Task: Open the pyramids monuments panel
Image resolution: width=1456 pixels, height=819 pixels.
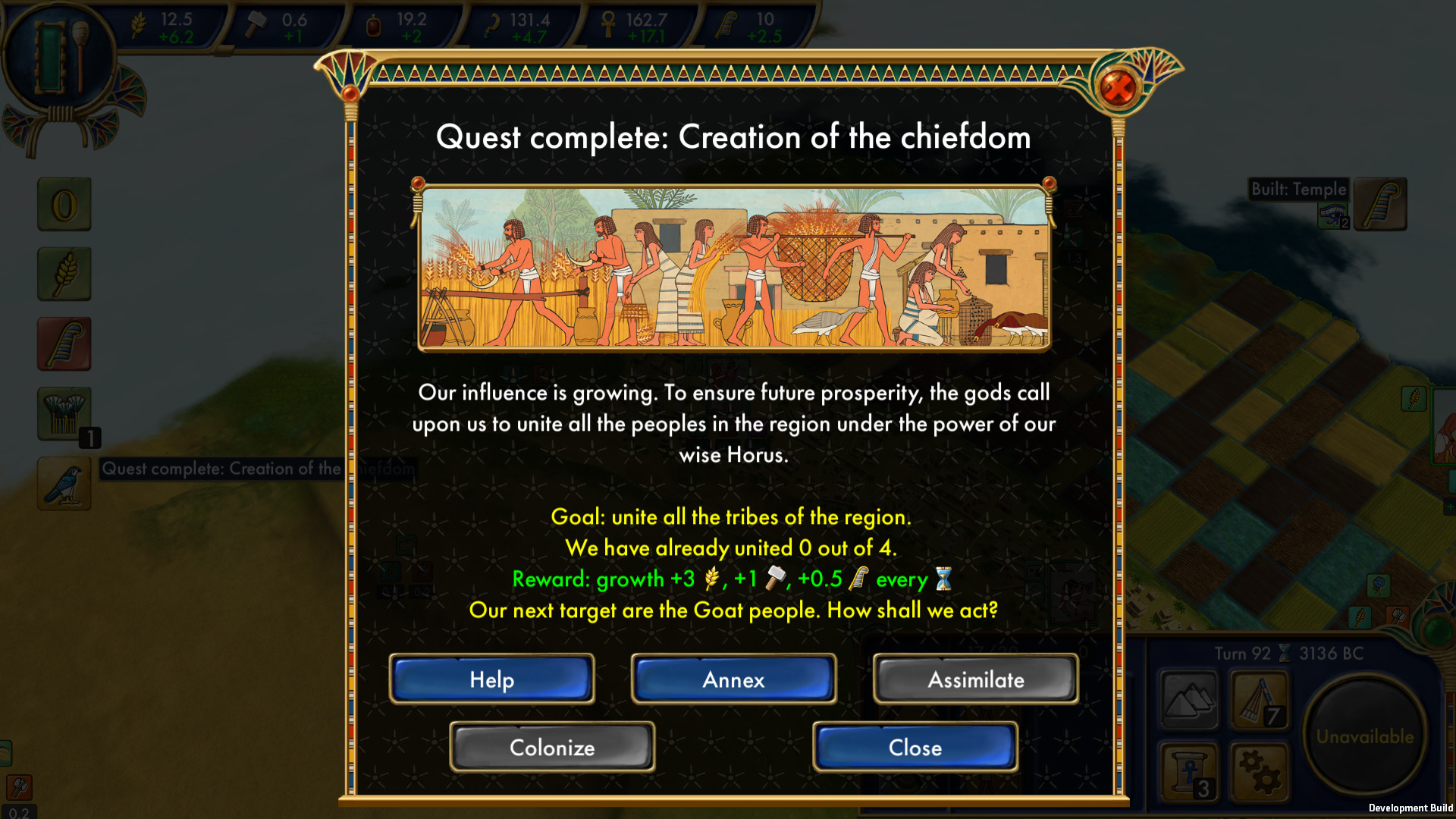Action: 1189,701
